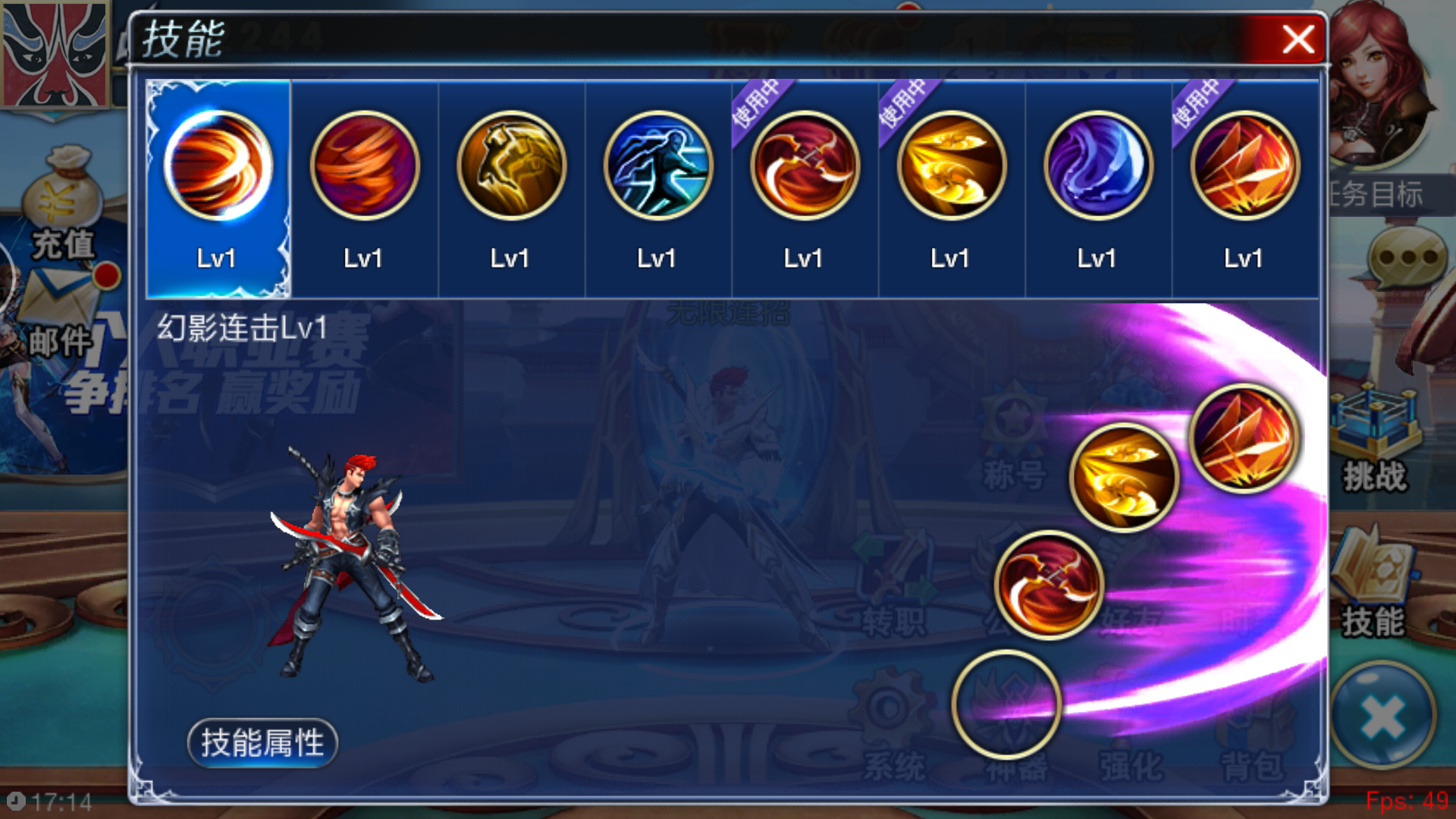Open the chat speech bubble
1456x819 pixels.
point(1407,258)
